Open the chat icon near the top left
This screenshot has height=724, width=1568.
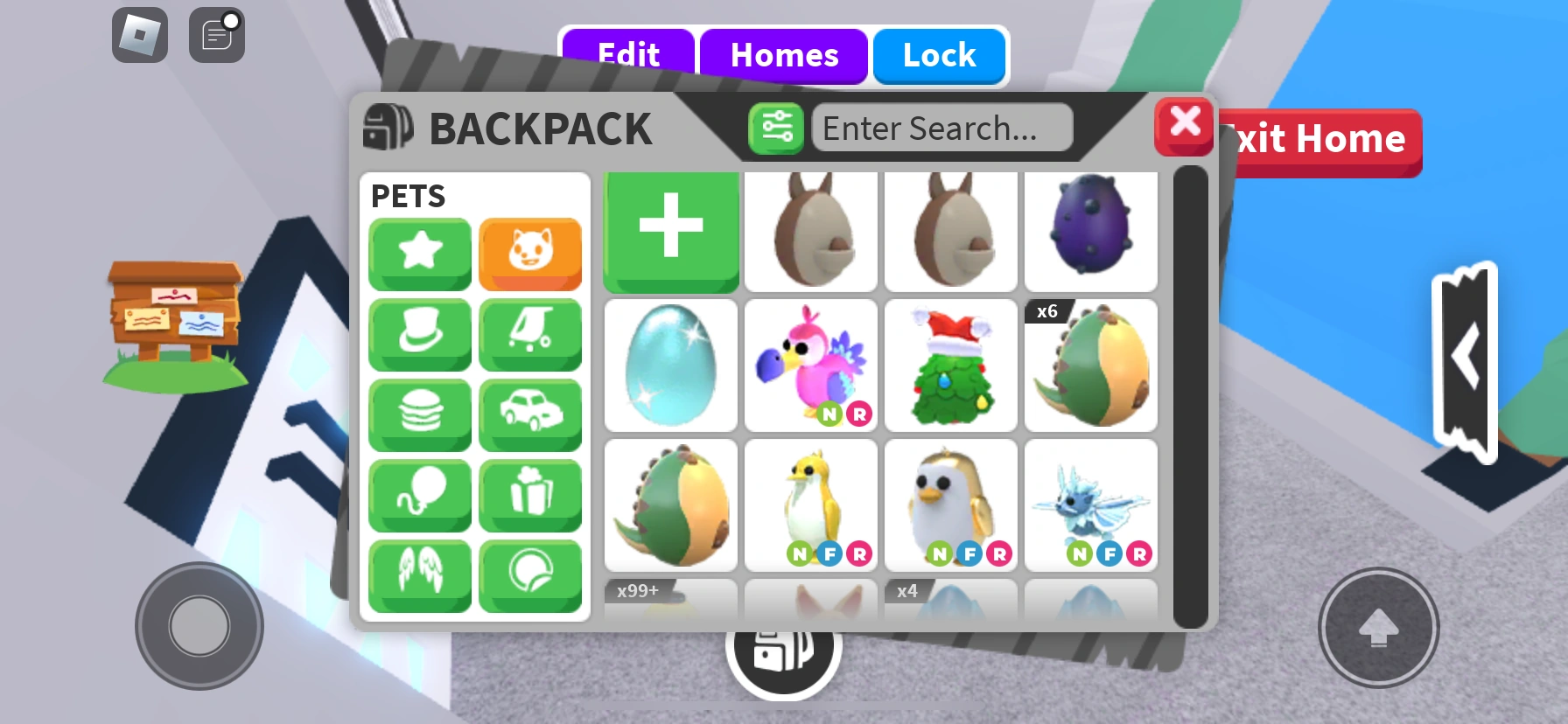tap(216, 34)
